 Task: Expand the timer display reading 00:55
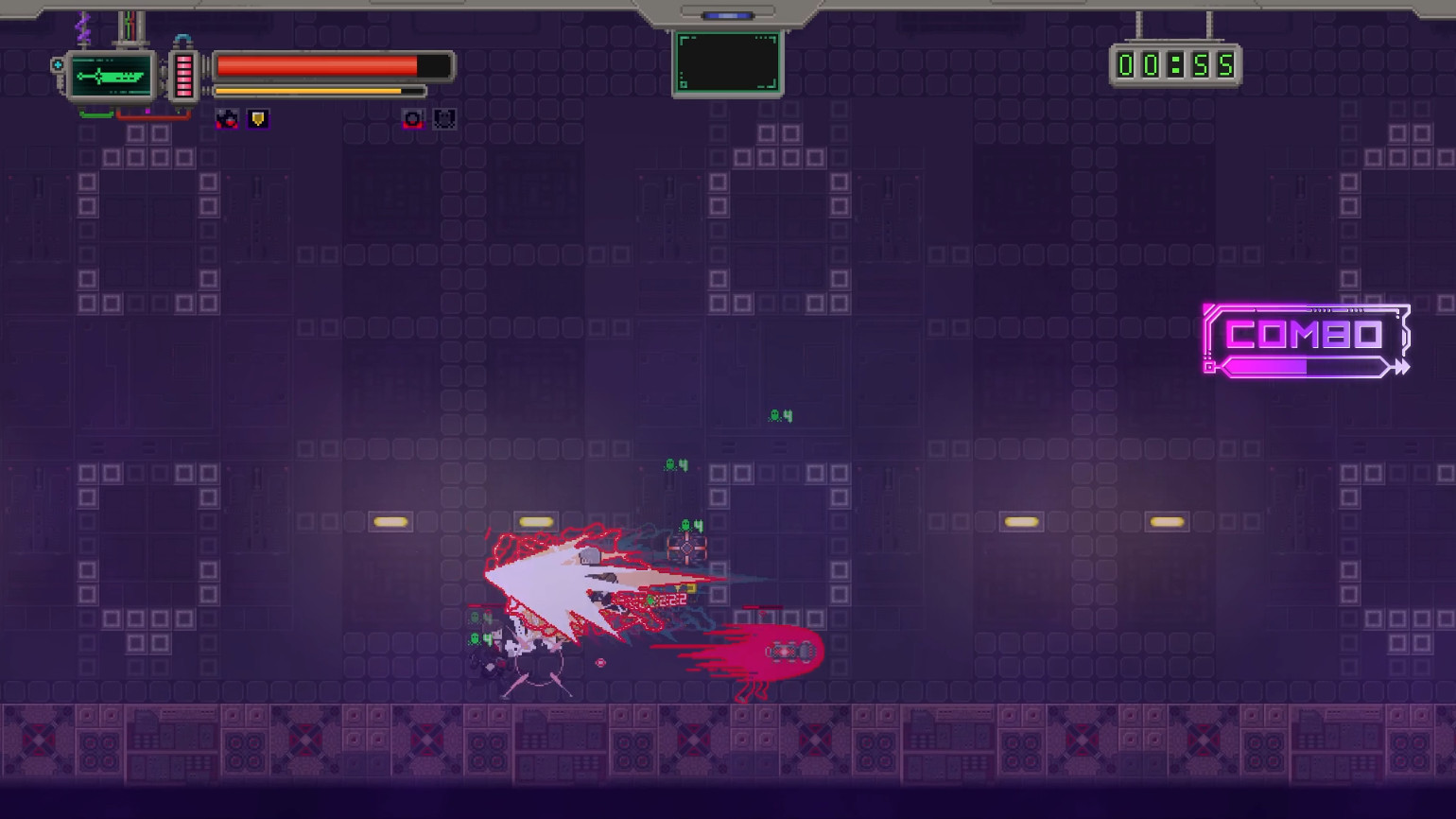(1175, 63)
